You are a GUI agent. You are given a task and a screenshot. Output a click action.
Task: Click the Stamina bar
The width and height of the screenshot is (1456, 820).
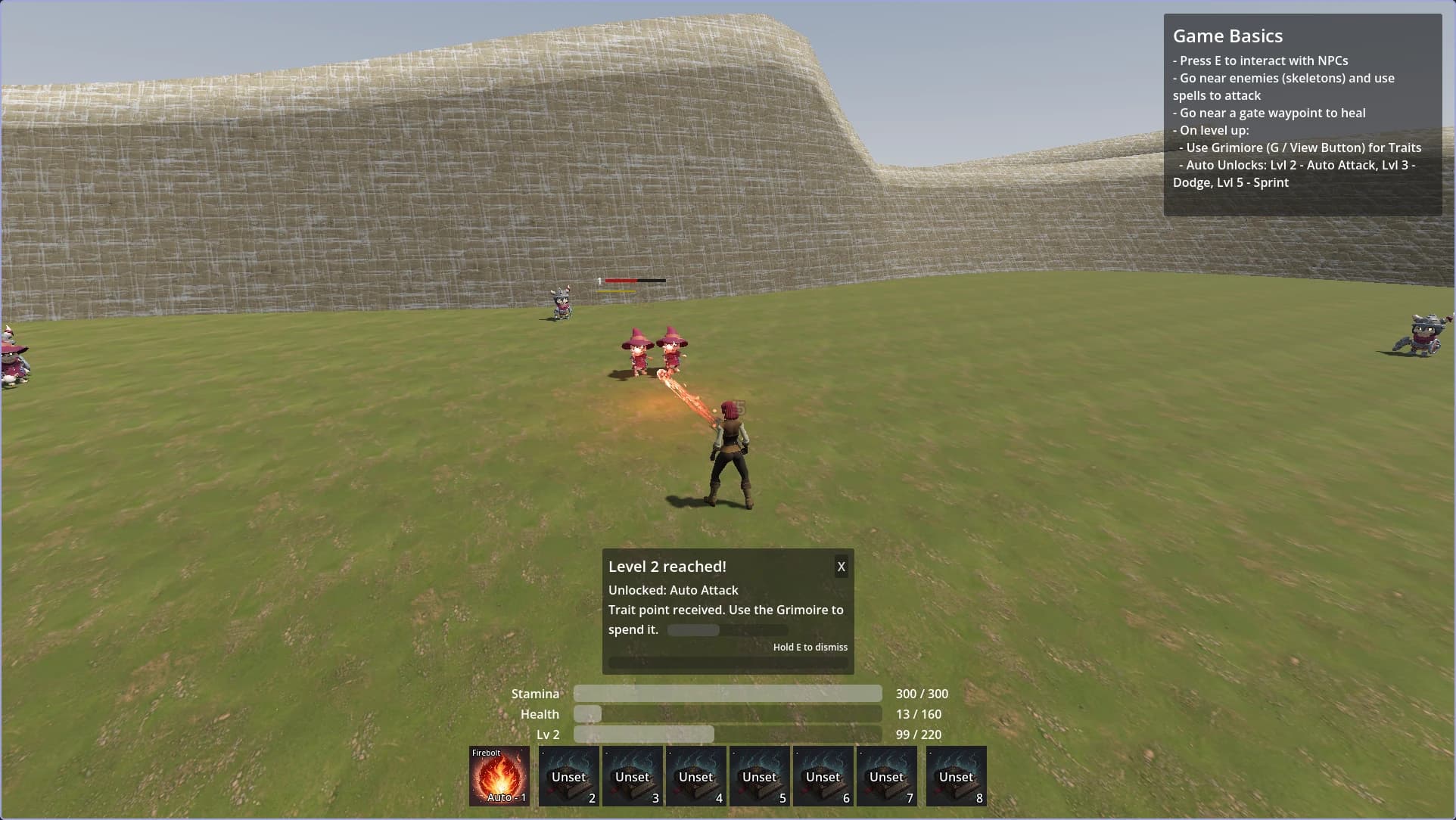click(726, 693)
